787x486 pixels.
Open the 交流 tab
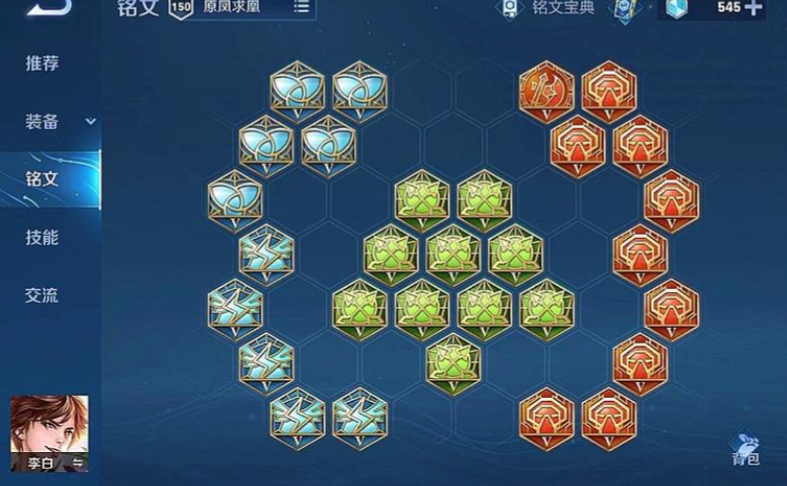42,296
